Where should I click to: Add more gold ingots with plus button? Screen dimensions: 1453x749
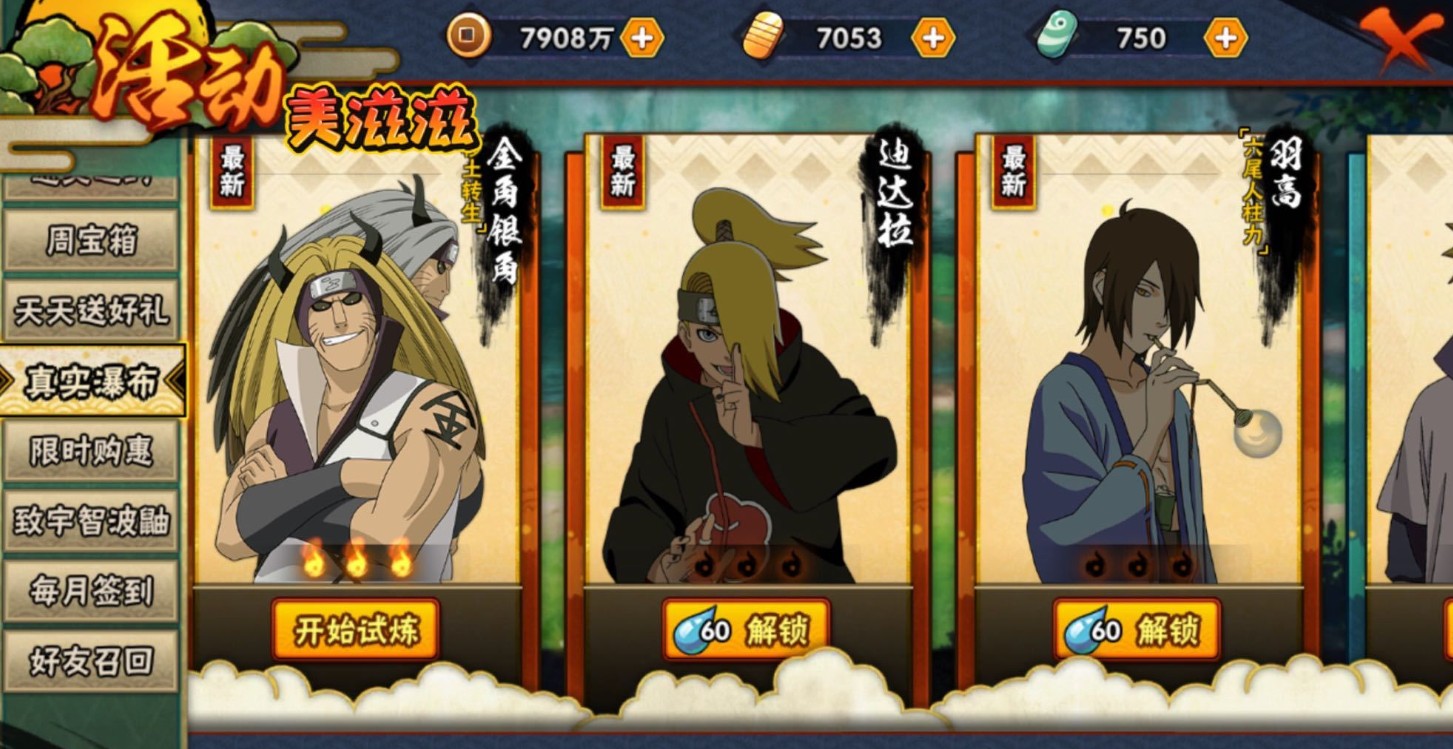pyautogui.click(x=932, y=38)
